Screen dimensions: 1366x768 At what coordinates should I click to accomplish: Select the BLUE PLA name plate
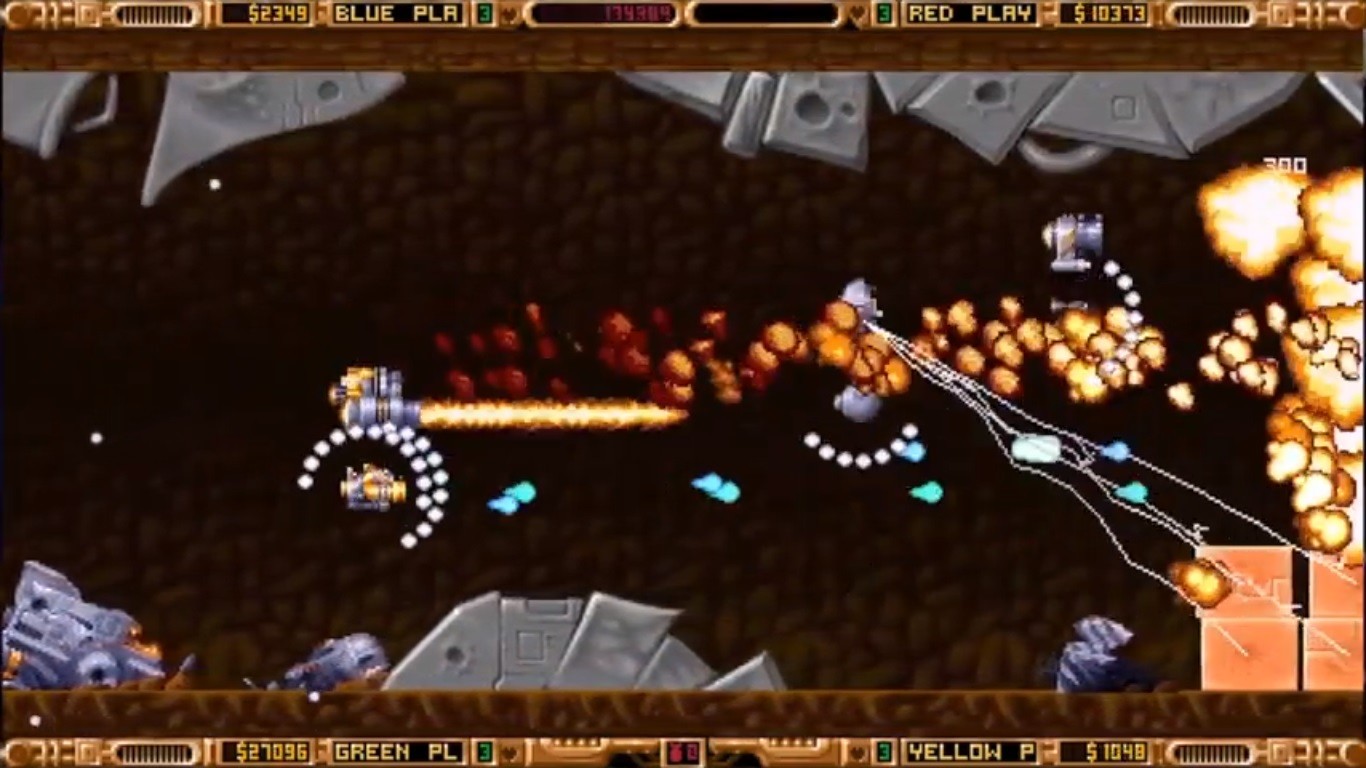click(398, 13)
